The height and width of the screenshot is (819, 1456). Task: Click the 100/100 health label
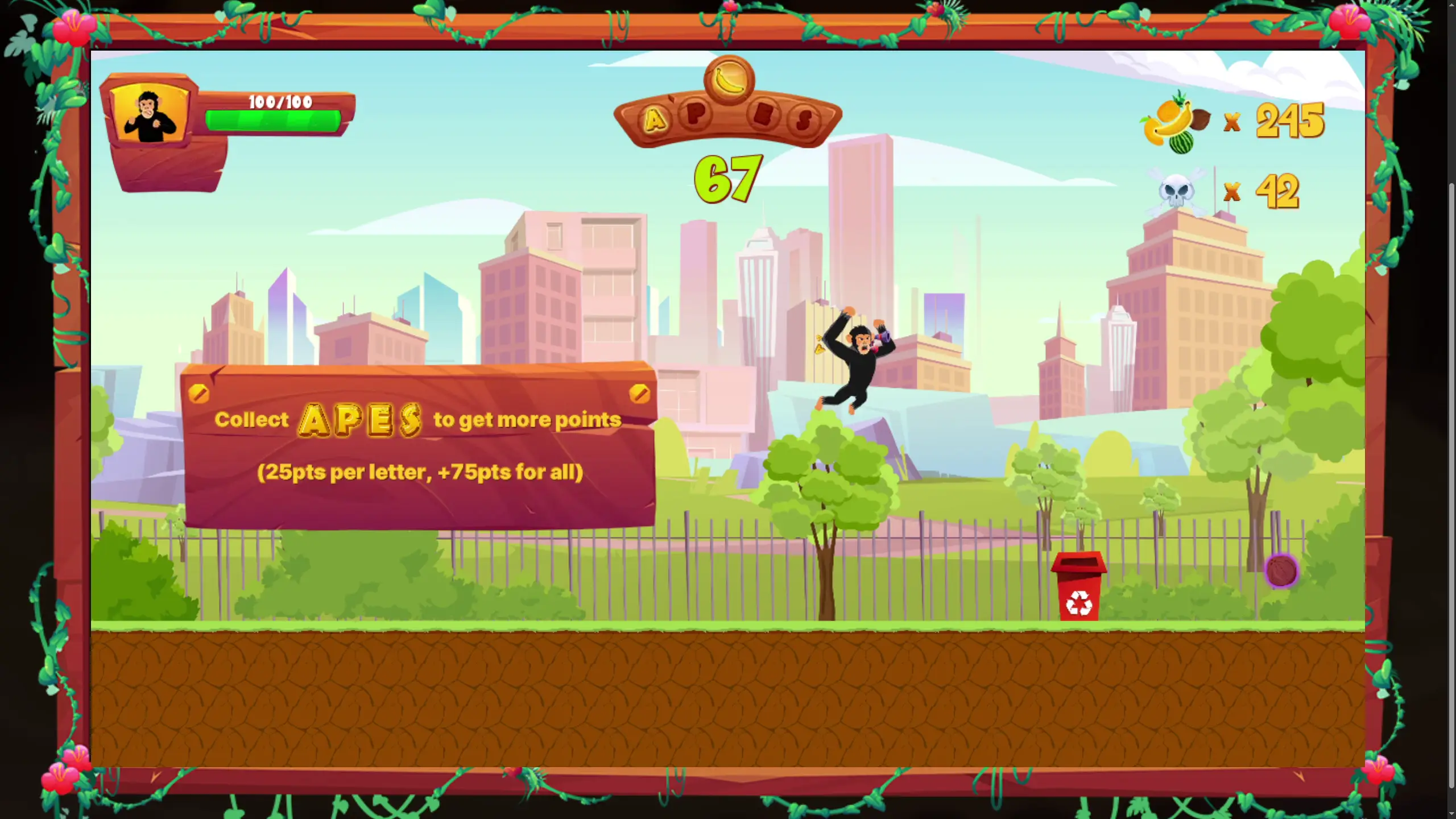(278, 101)
